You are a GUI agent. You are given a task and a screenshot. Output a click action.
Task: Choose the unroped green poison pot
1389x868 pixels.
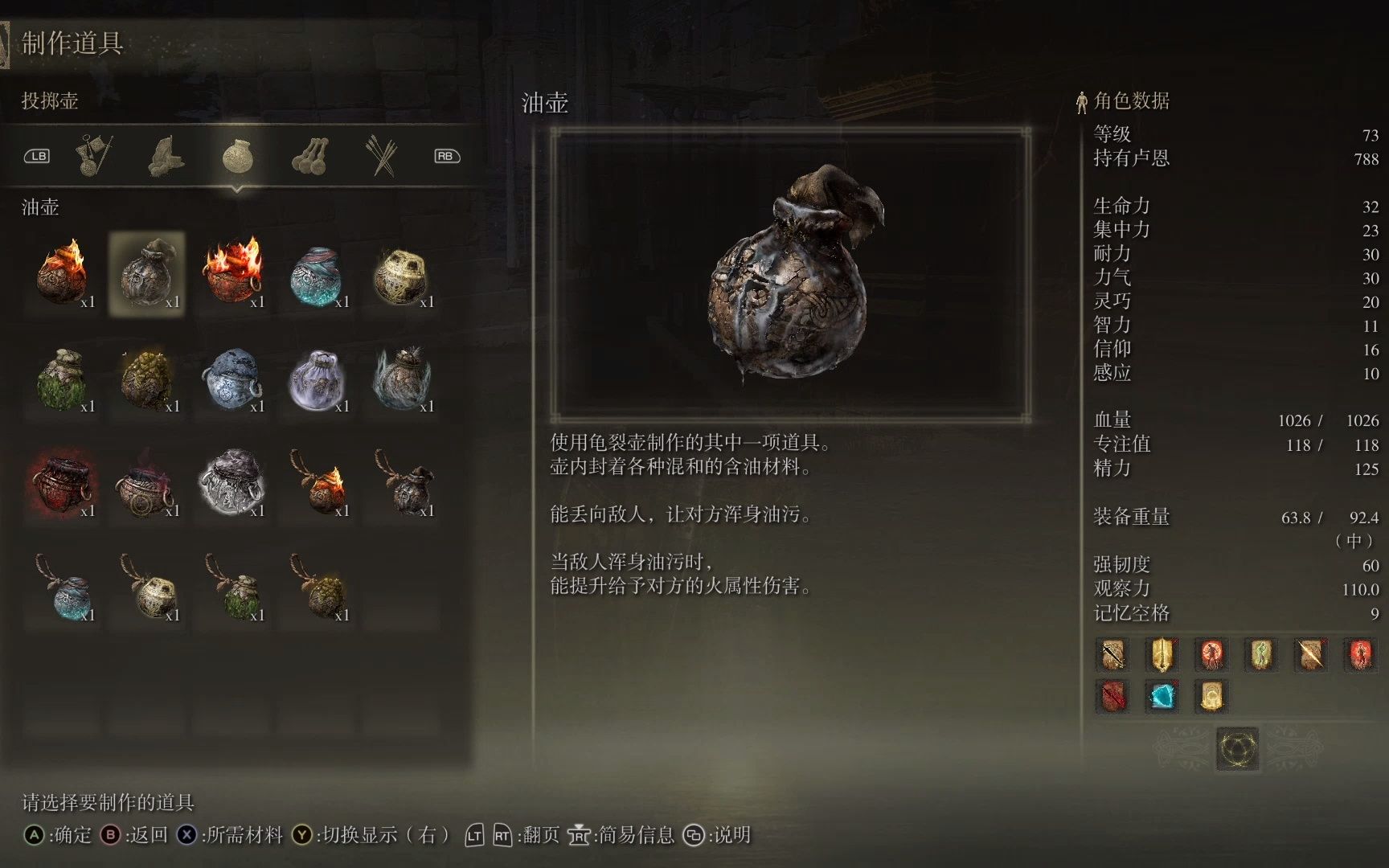pyautogui.click(x=63, y=379)
